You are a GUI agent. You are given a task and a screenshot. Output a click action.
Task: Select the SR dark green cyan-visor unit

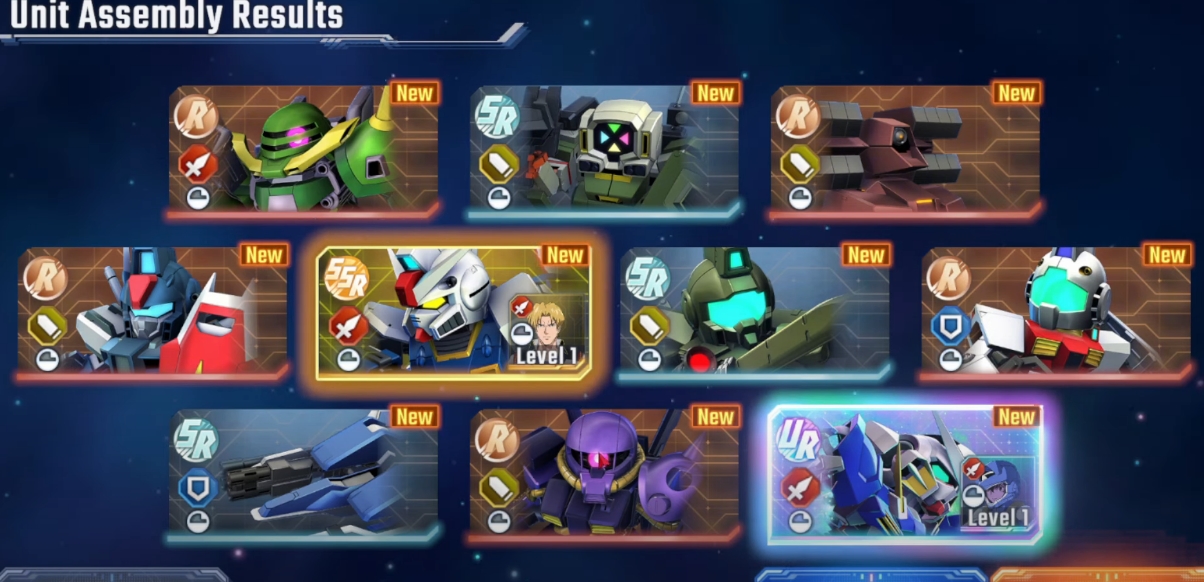pos(755,310)
